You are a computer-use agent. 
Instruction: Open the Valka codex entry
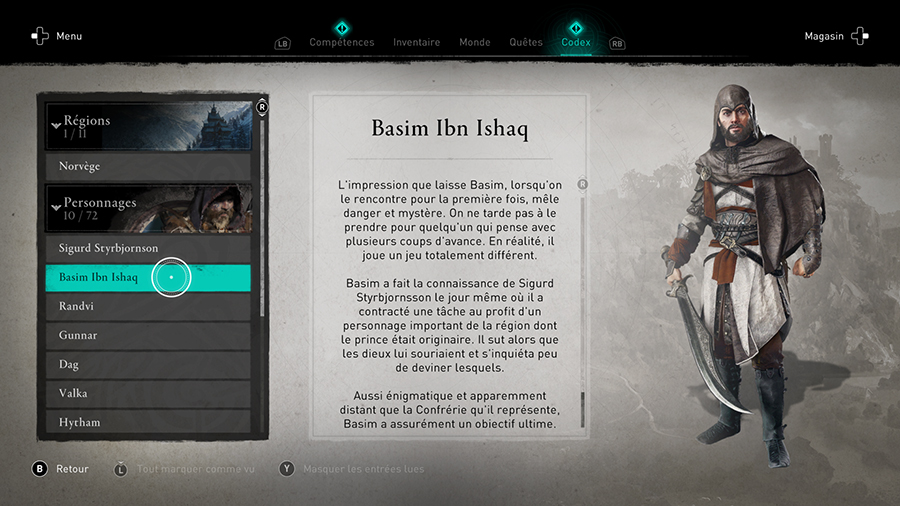pos(148,393)
